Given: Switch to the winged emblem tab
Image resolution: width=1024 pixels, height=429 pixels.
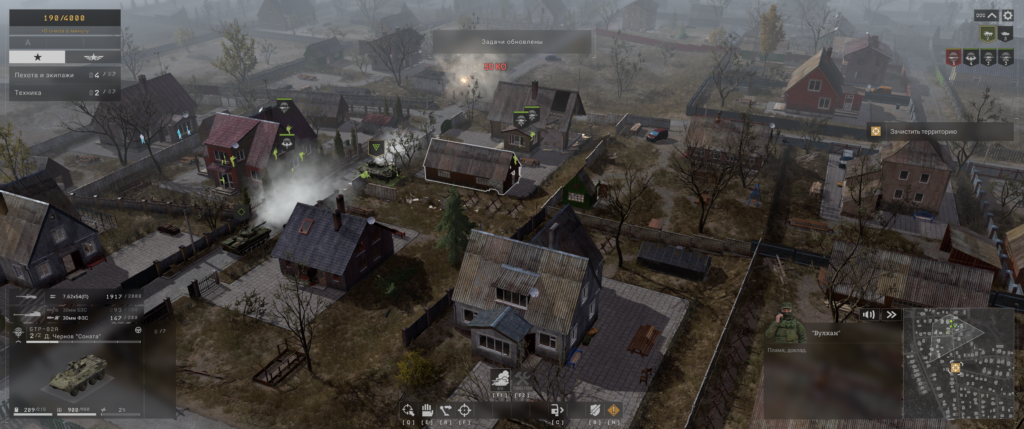Looking at the screenshot, I should point(92,57).
